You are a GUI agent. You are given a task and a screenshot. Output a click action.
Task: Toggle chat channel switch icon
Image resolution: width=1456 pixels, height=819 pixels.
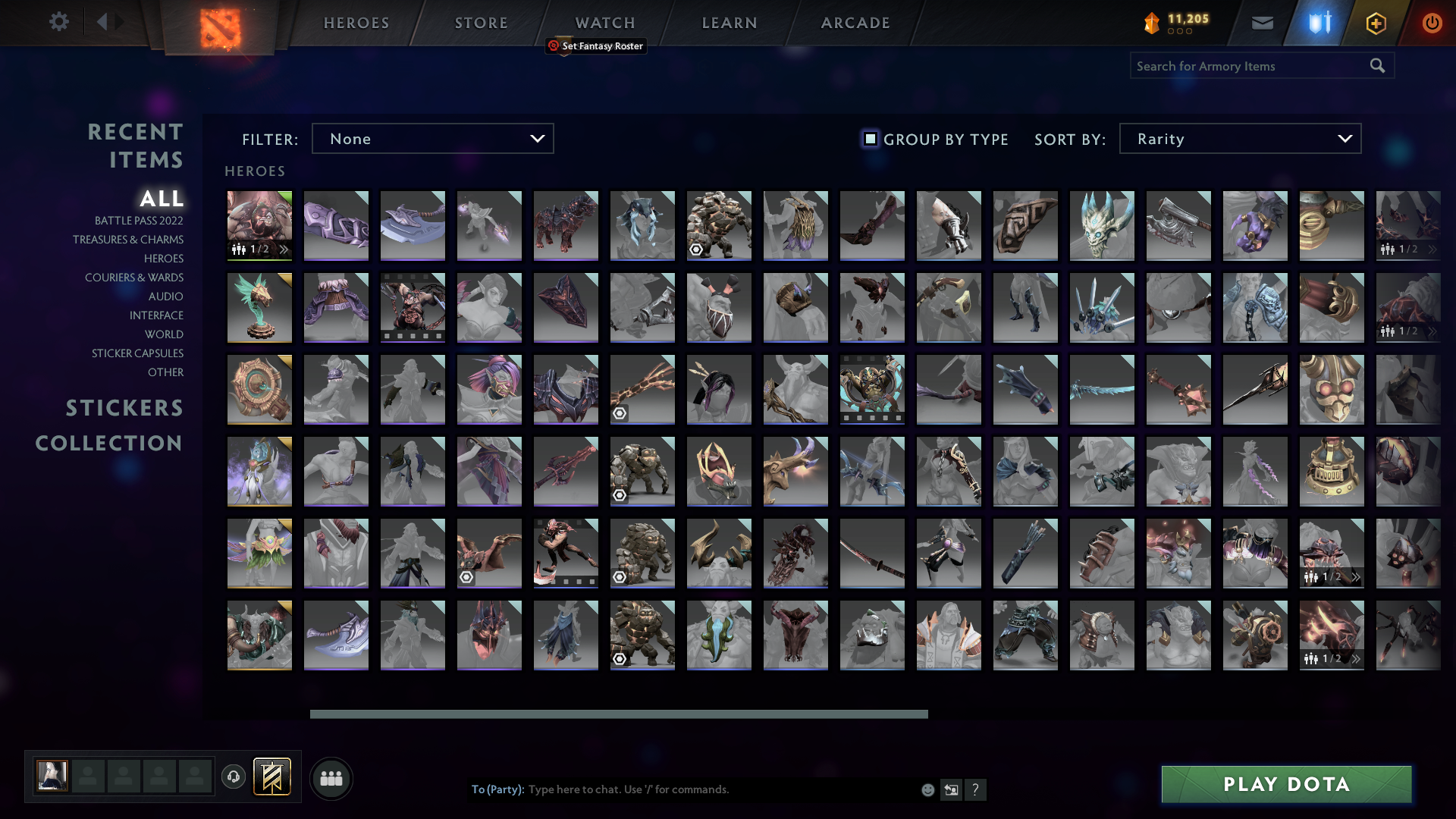[950, 789]
